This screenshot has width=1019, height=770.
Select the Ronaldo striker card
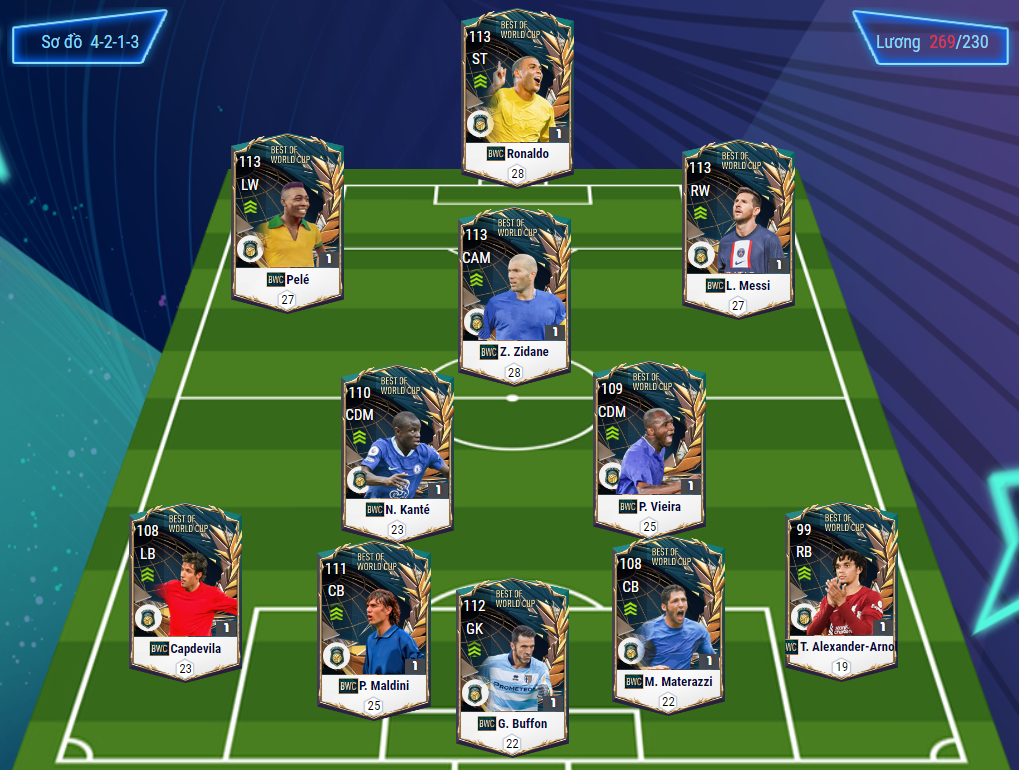[517, 93]
